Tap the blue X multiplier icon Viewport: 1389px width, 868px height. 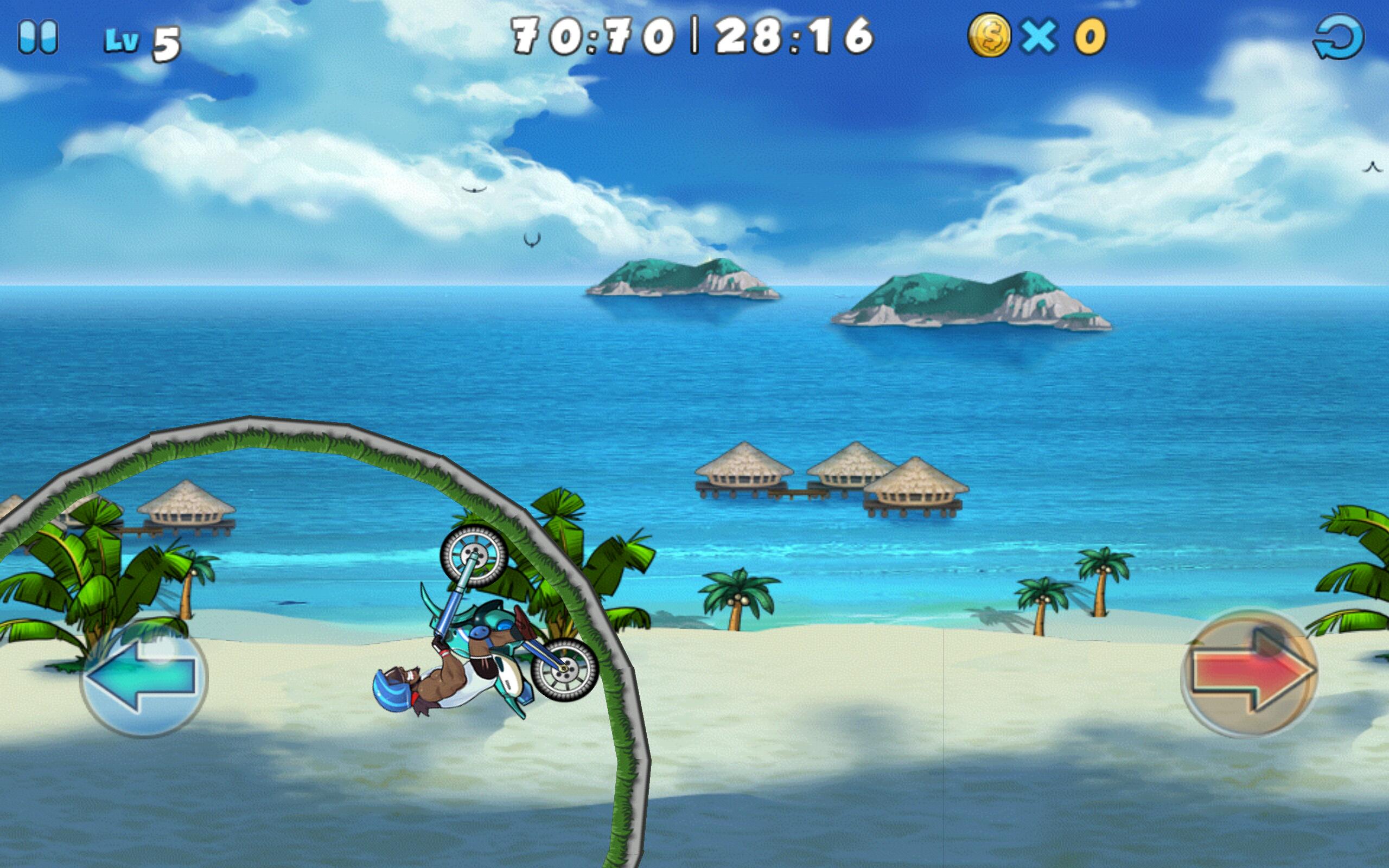point(1039,36)
